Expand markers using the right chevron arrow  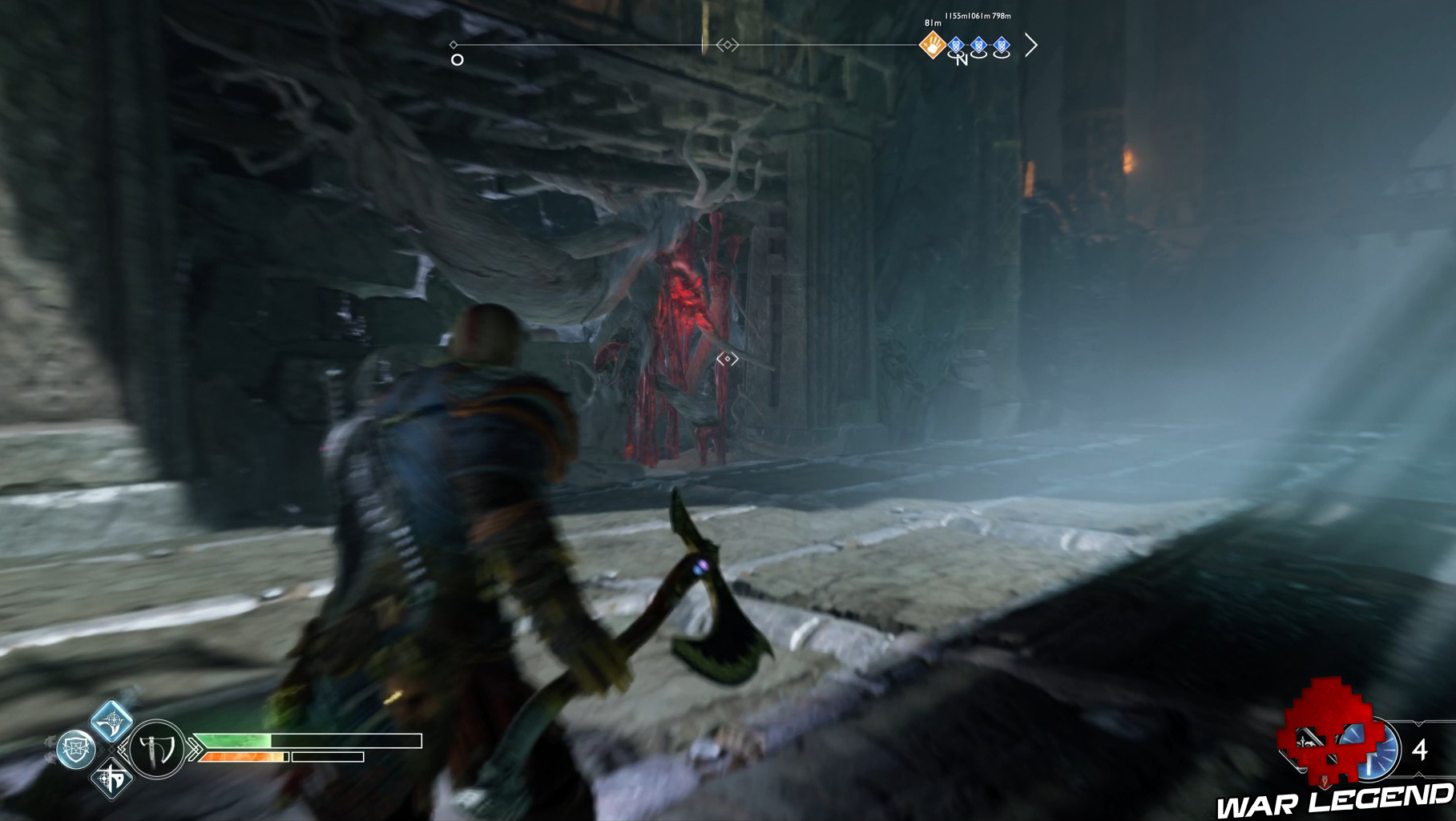click(x=1029, y=45)
